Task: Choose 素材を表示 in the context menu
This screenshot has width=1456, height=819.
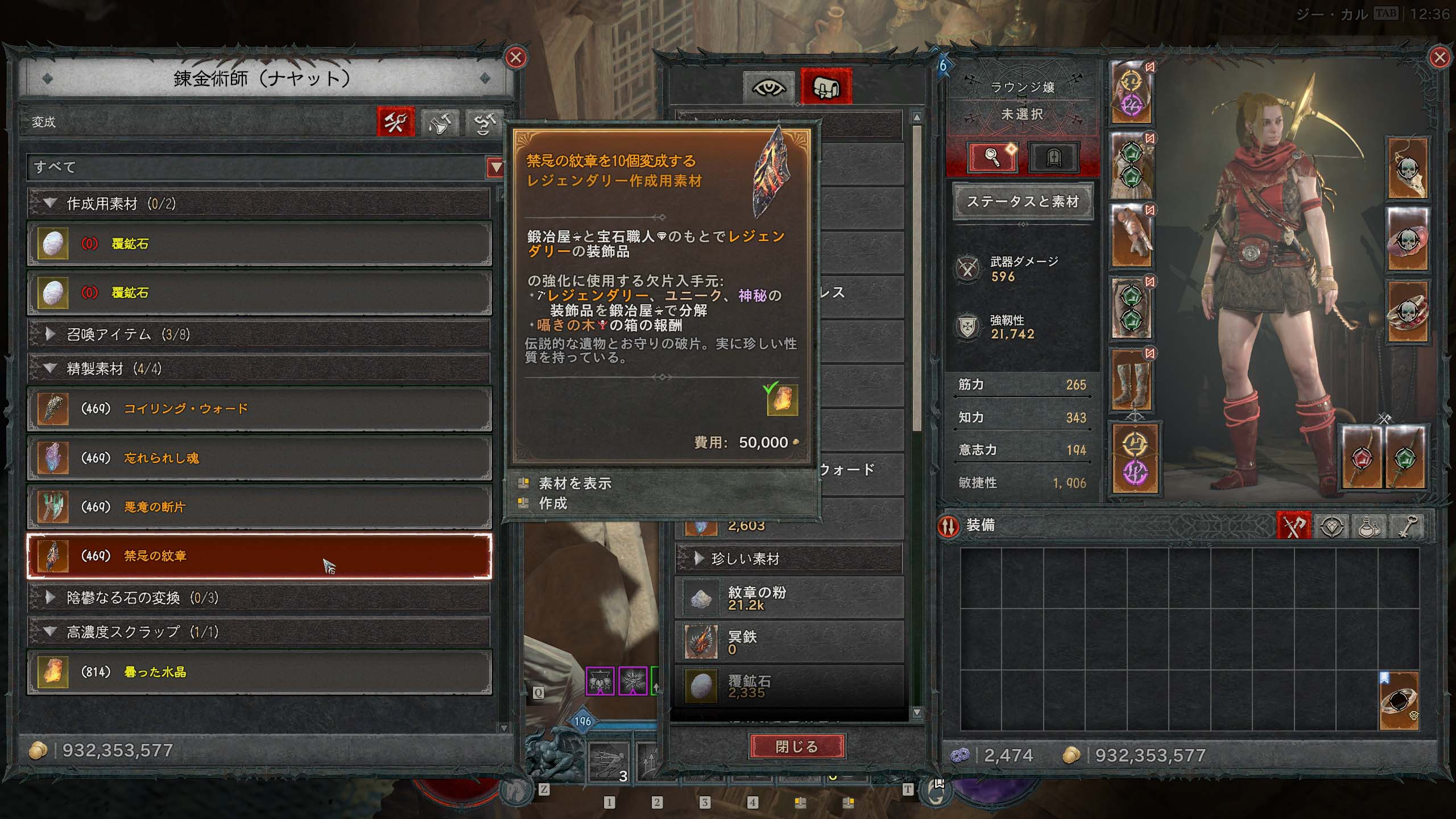Action: coord(574,483)
